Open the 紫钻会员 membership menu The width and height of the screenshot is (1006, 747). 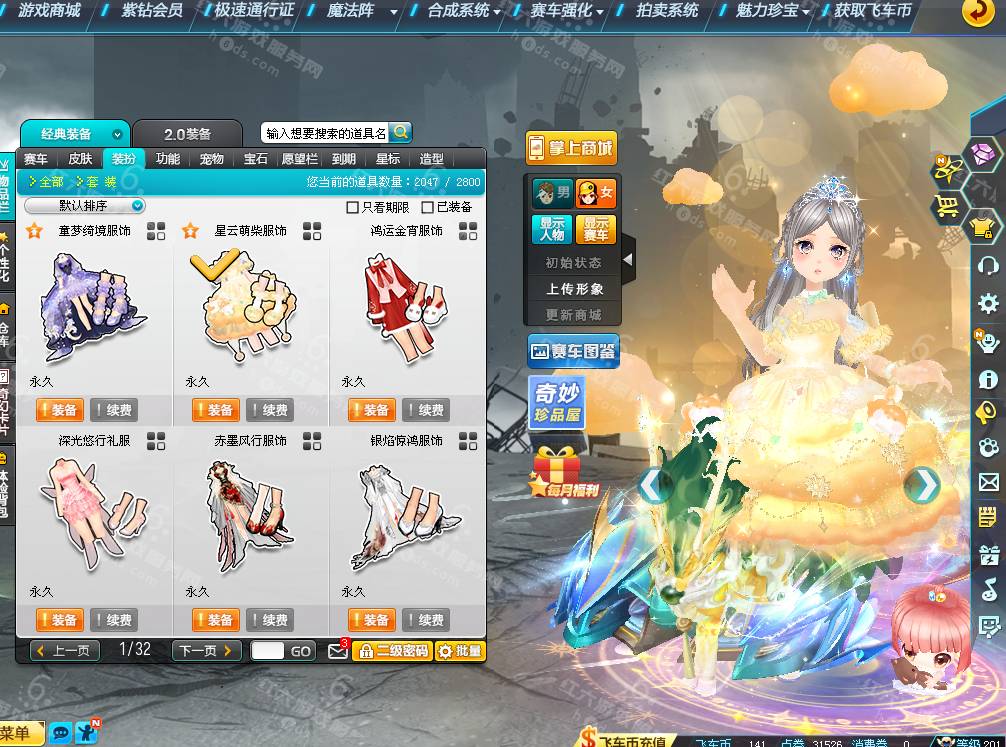tap(151, 11)
